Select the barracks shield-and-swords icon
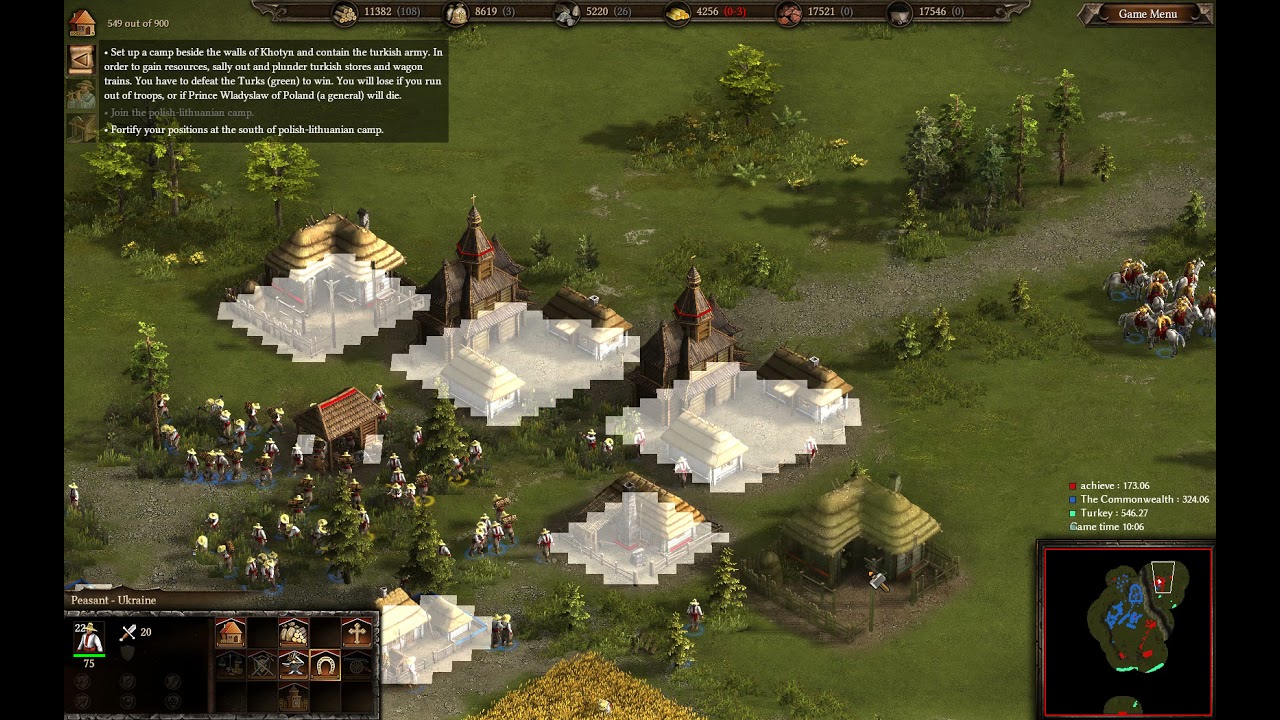Screen dimensions: 1280x720 coord(262,664)
